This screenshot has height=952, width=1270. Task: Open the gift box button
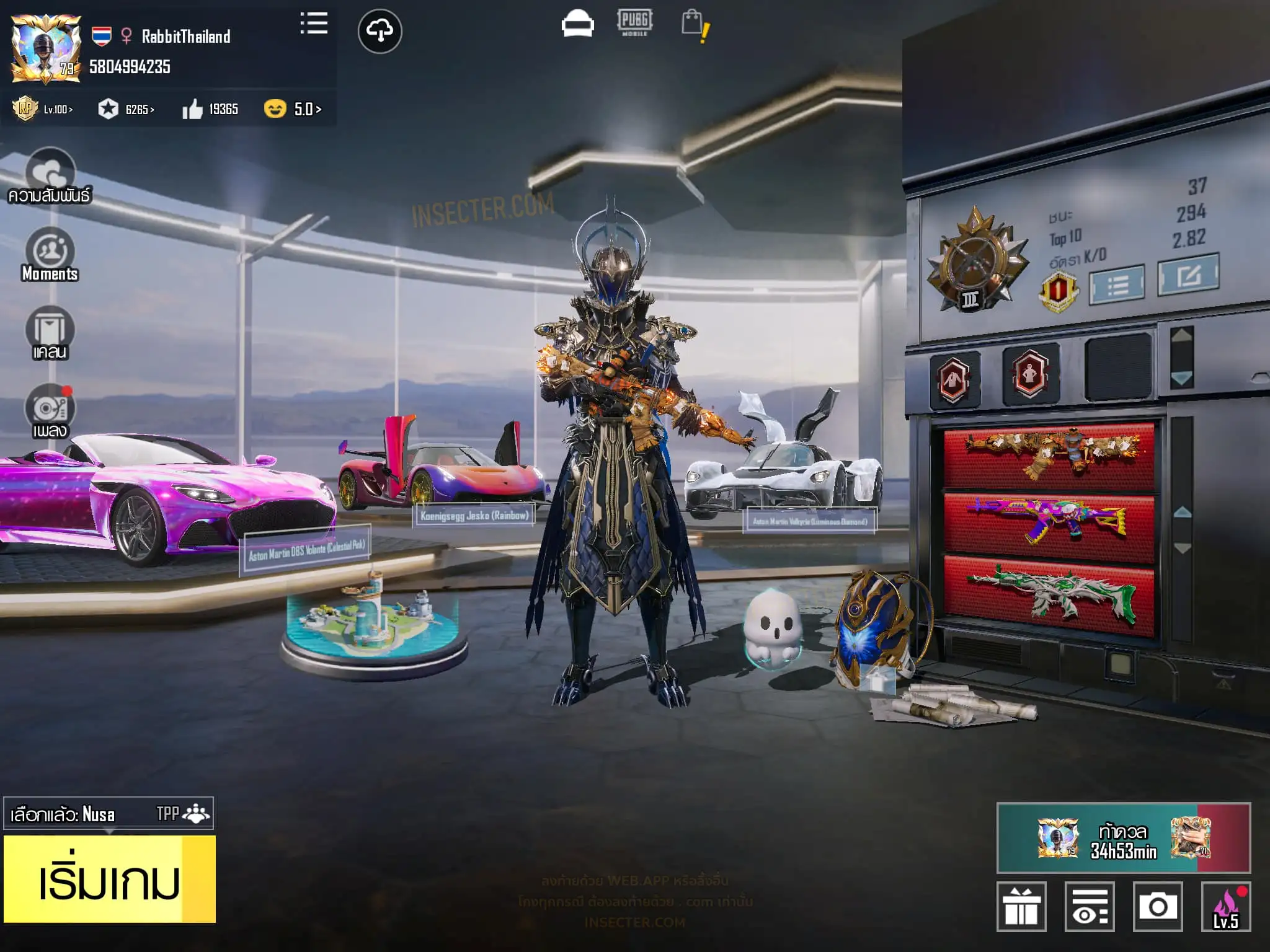(1021, 907)
